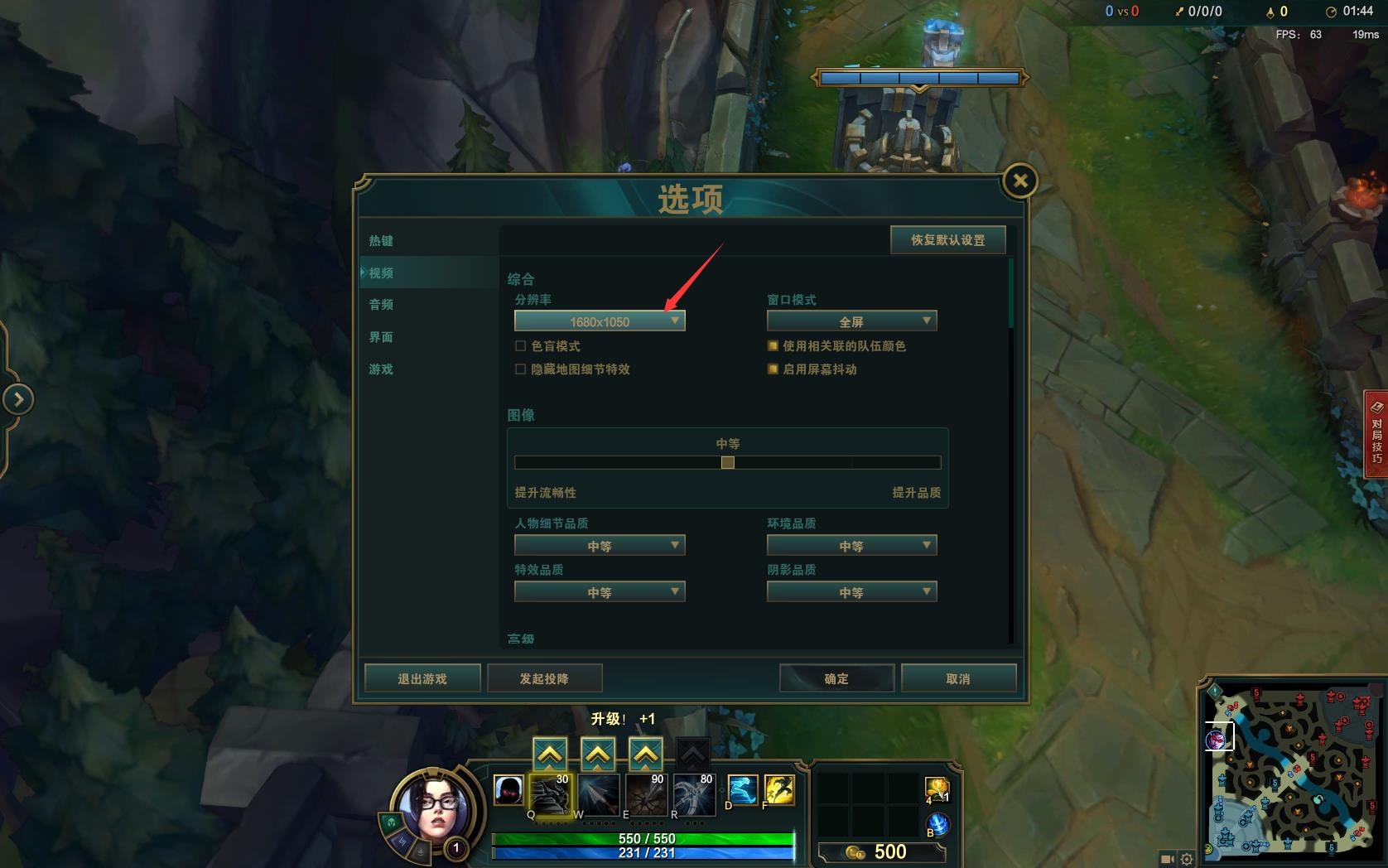Enable the 色盲模式 checkbox
Screen dimensions: 1388x868
(x=520, y=346)
